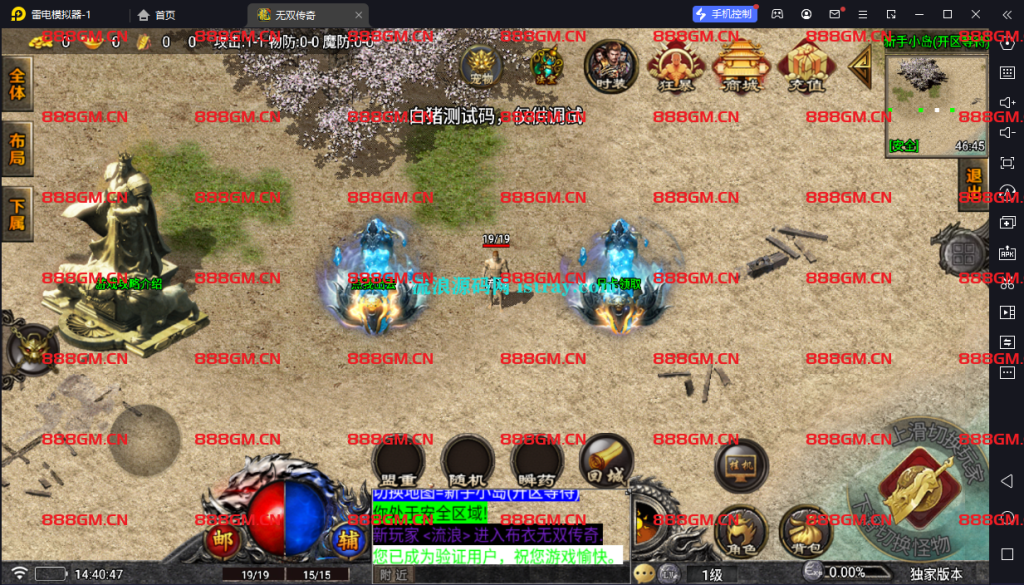The width and height of the screenshot is (1024, 585).
Task: Select the 全体 tab
Action: pyautogui.click(x=17, y=85)
